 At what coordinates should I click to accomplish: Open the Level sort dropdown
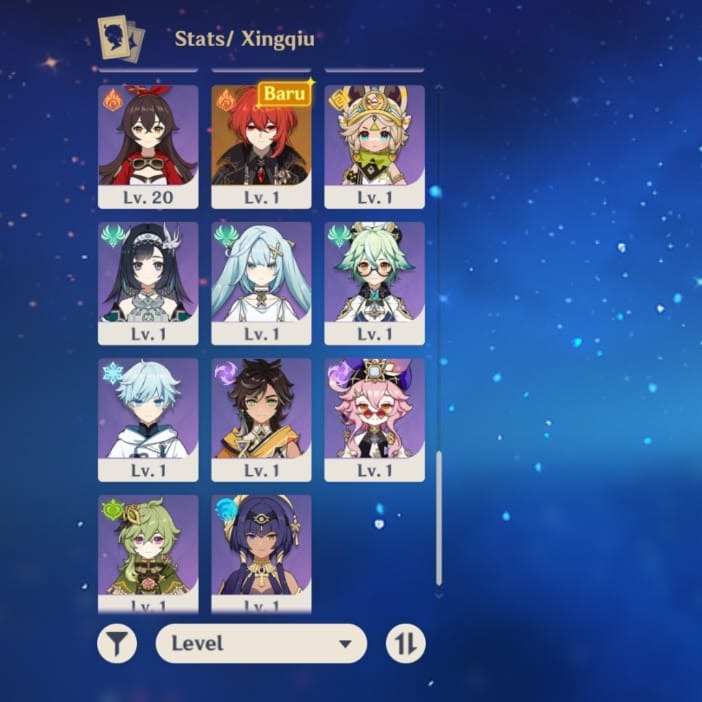(261, 644)
